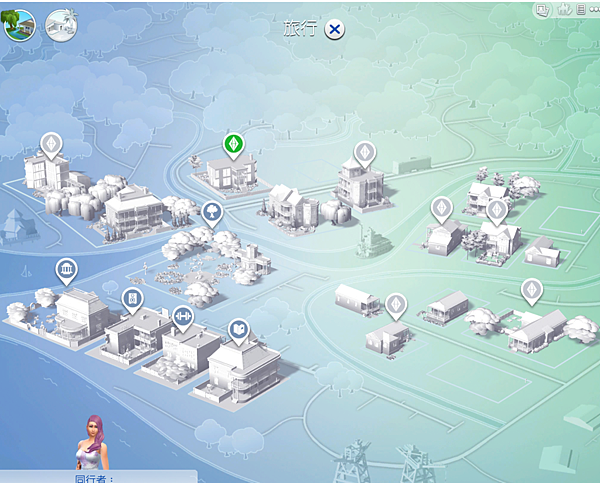Choose the library lot book marker
The image size is (600, 483).
(x=238, y=329)
